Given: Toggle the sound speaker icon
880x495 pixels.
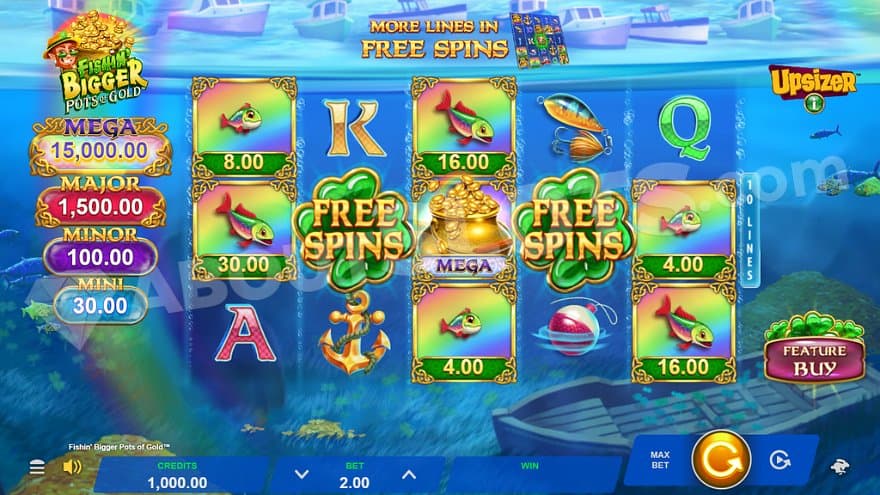Looking at the screenshot, I should 72,467.
